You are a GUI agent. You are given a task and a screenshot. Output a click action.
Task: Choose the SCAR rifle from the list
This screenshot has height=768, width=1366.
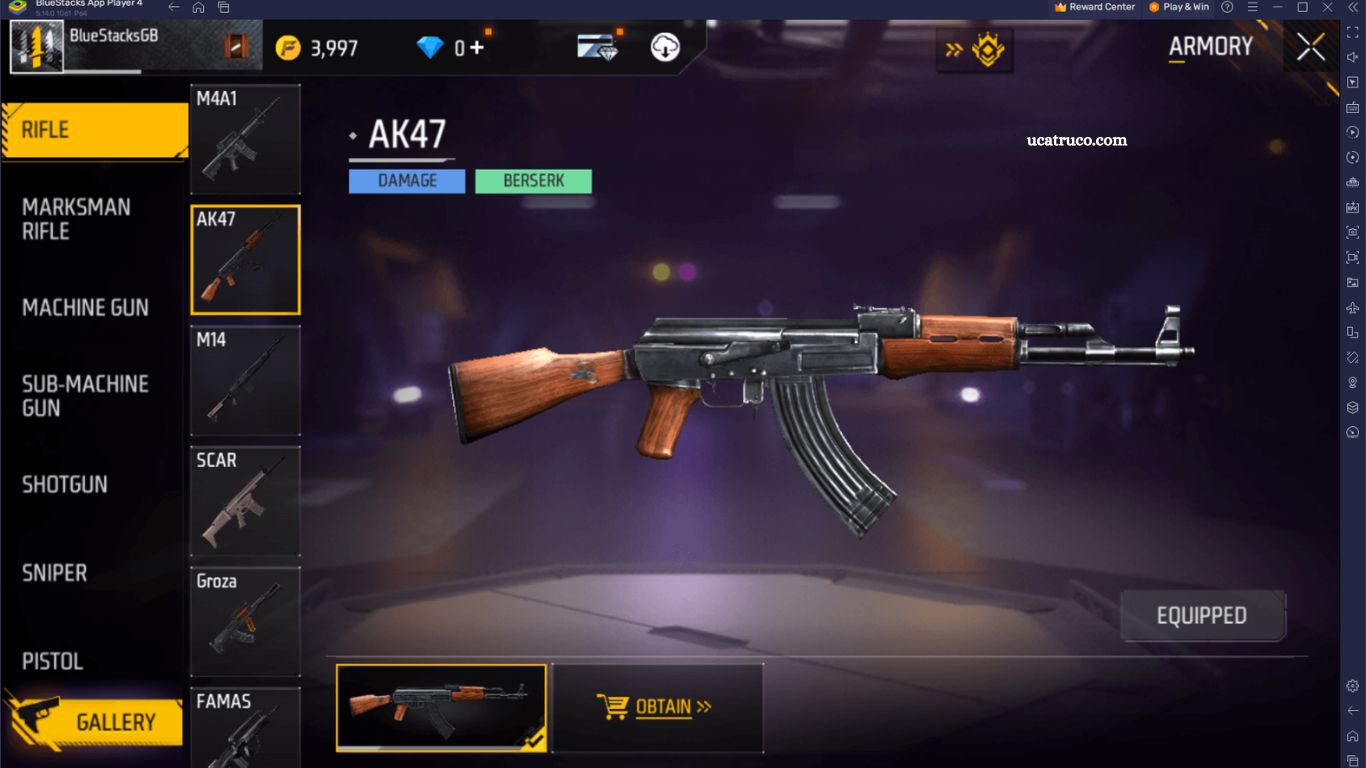[245, 501]
